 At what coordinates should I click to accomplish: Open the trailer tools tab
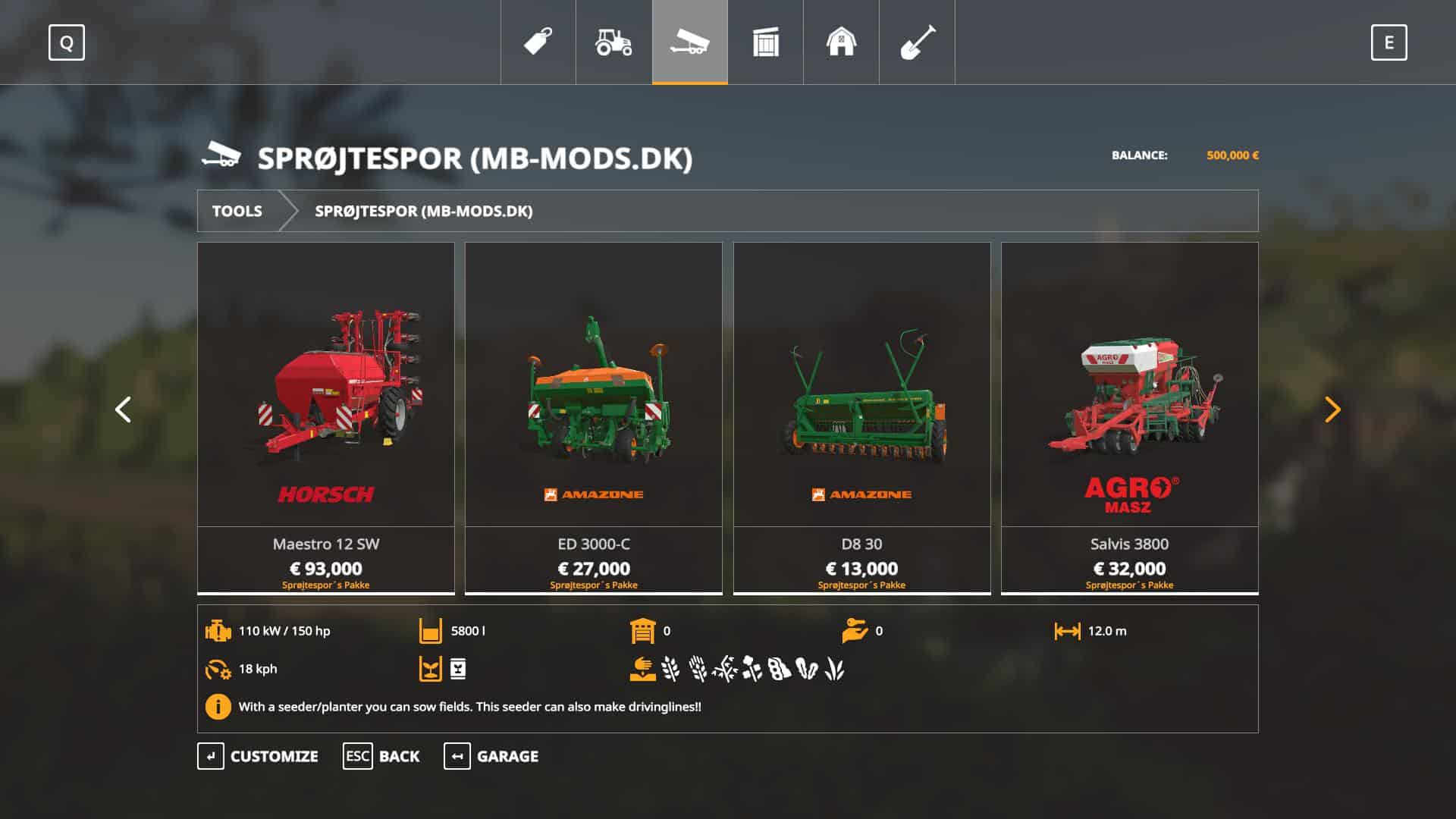pyautogui.click(x=690, y=42)
